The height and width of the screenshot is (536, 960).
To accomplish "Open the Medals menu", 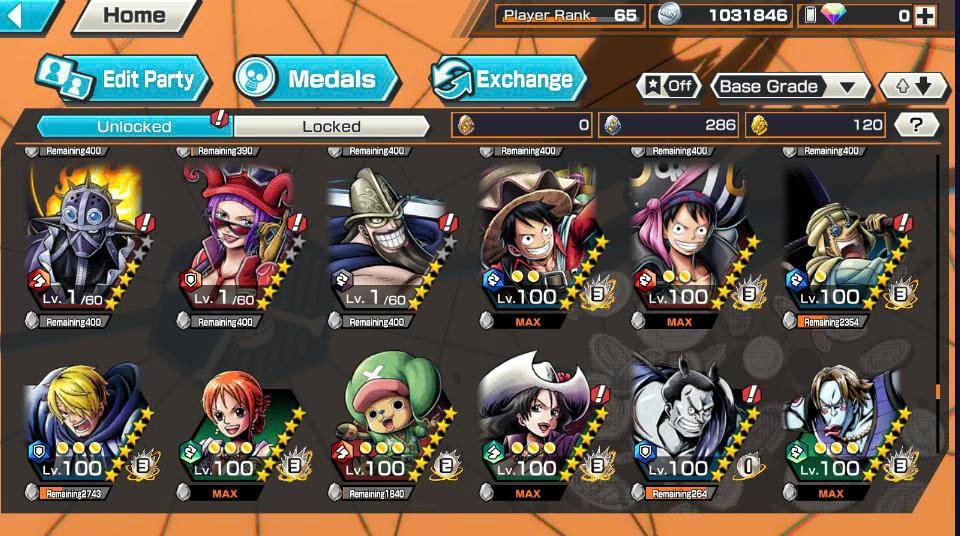I will coord(316,79).
